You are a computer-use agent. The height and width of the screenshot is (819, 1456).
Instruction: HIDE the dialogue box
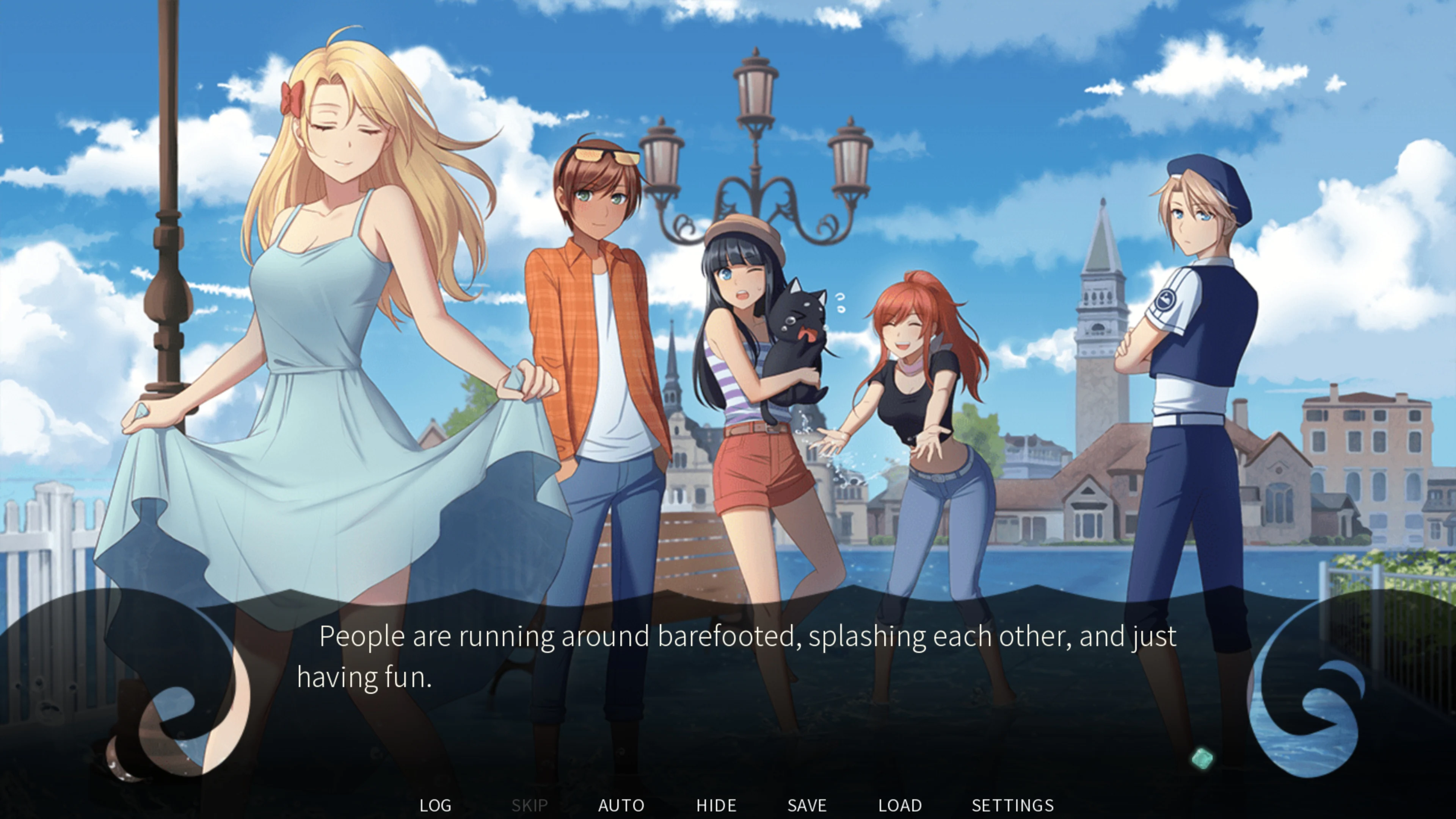click(x=716, y=805)
